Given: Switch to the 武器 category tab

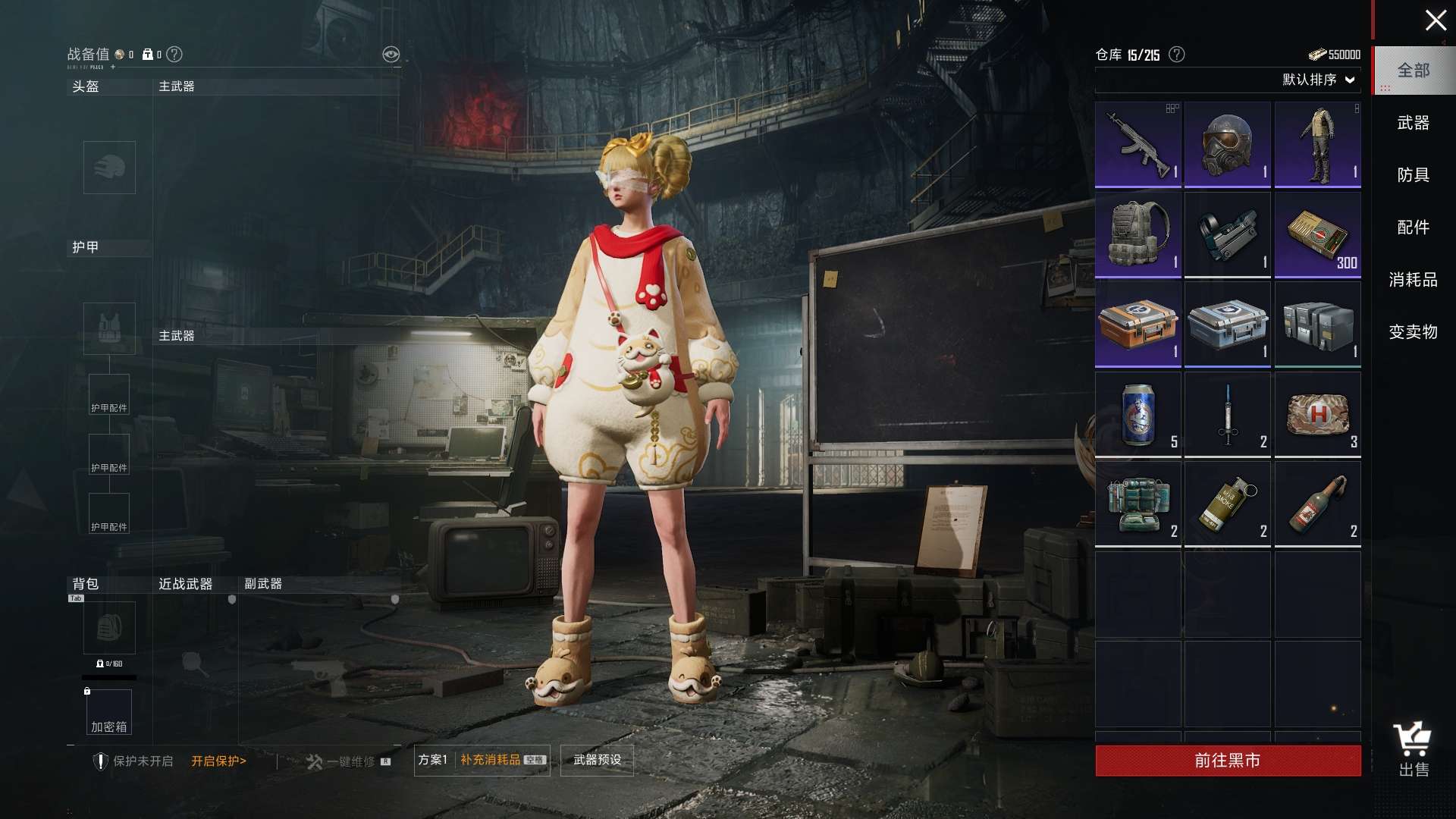Looking at the screenshot, I should click(1413, 123).
